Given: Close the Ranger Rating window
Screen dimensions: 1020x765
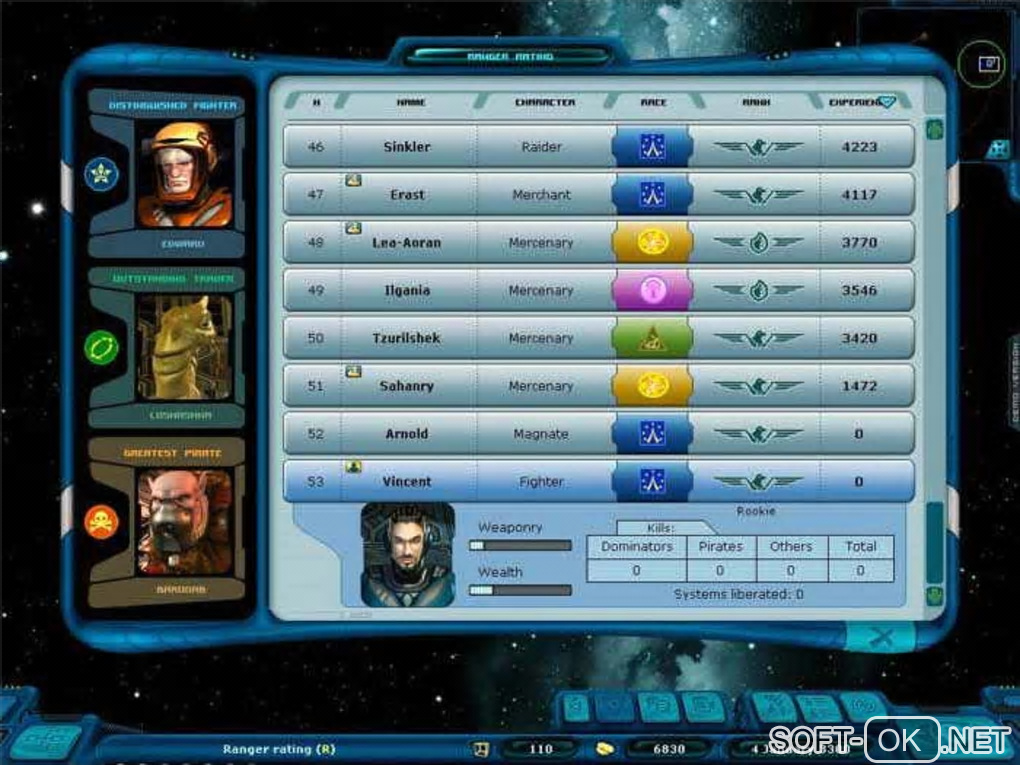Looking at the screenshot, I should pyautogui.click(x=881, y=637).
